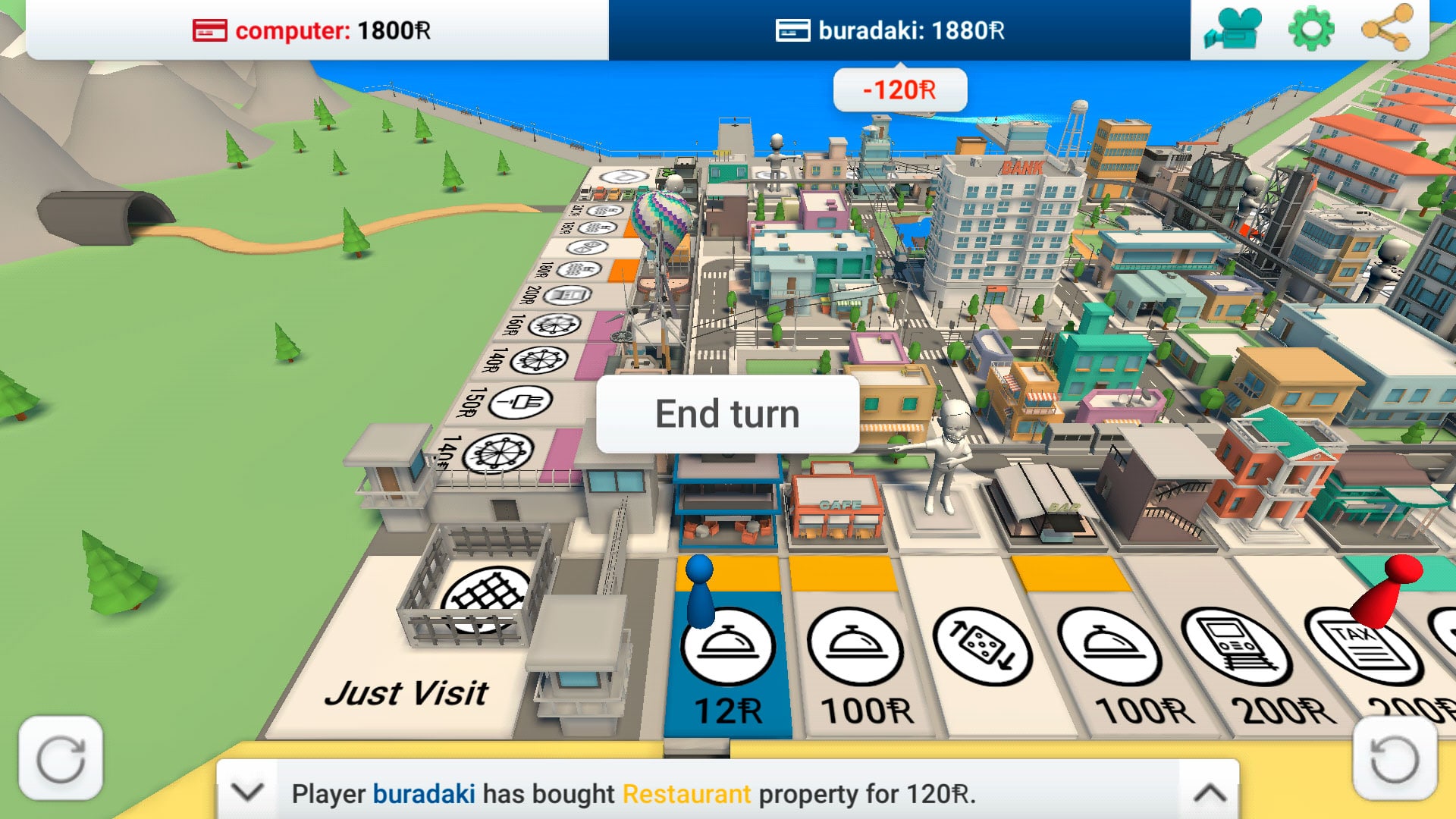This screenshot has height=819, width=1456.
Task: Open the orange share icon
Action: [x=1386, y=30]
